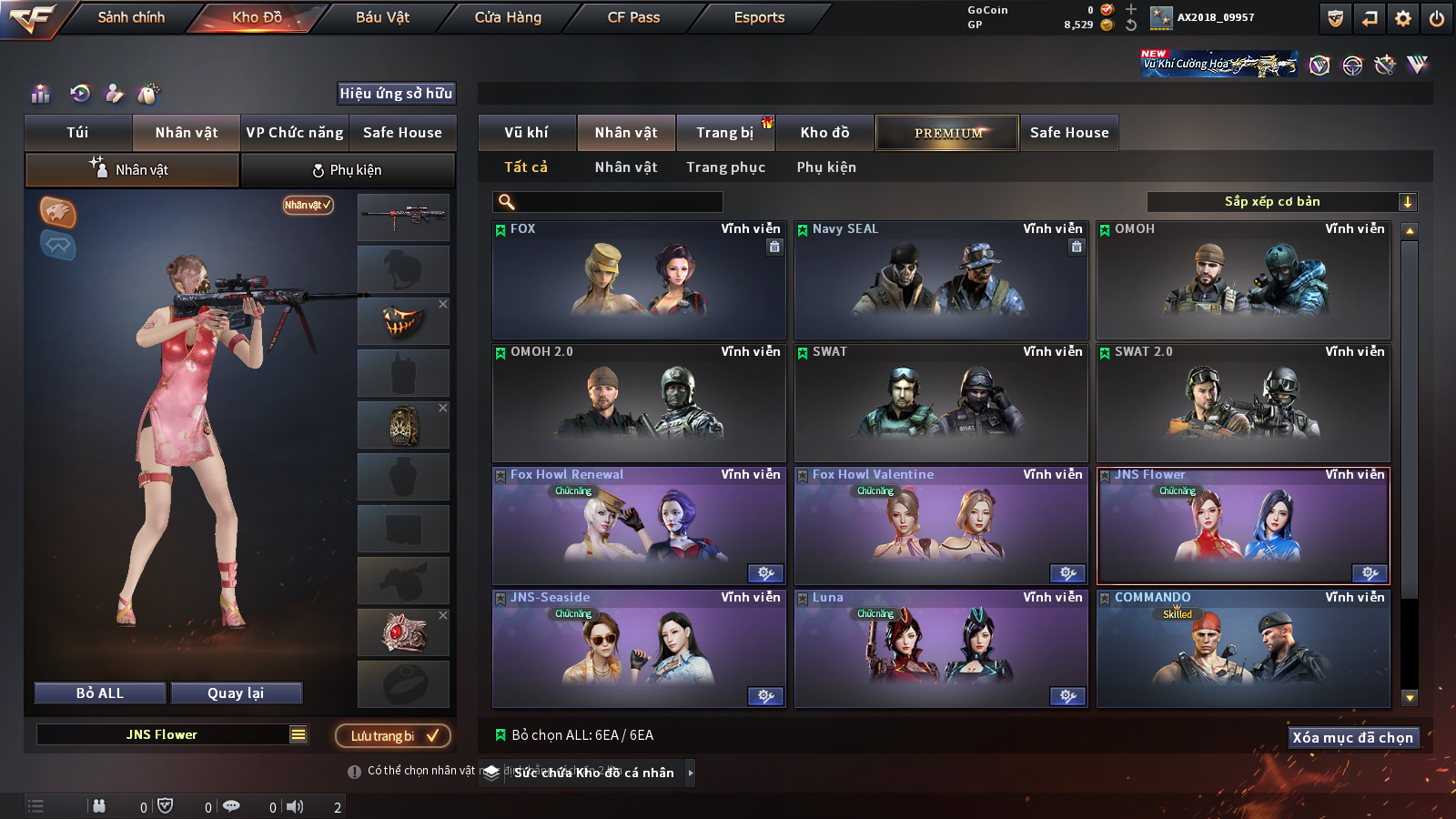Open the PREMIUM tab

click(x=947, y=133)
